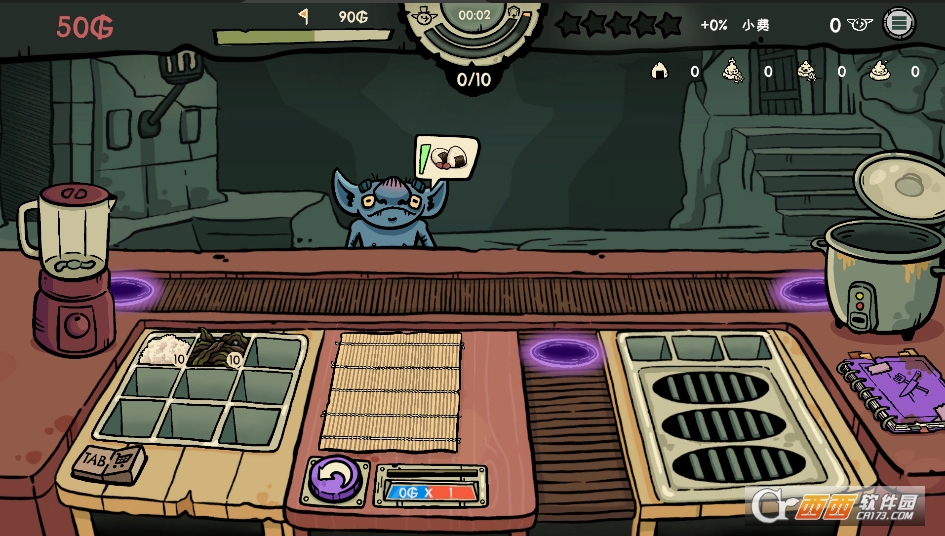Open the TAB shopping cart button
The image size is (945, 536).
tap(109, 462)
